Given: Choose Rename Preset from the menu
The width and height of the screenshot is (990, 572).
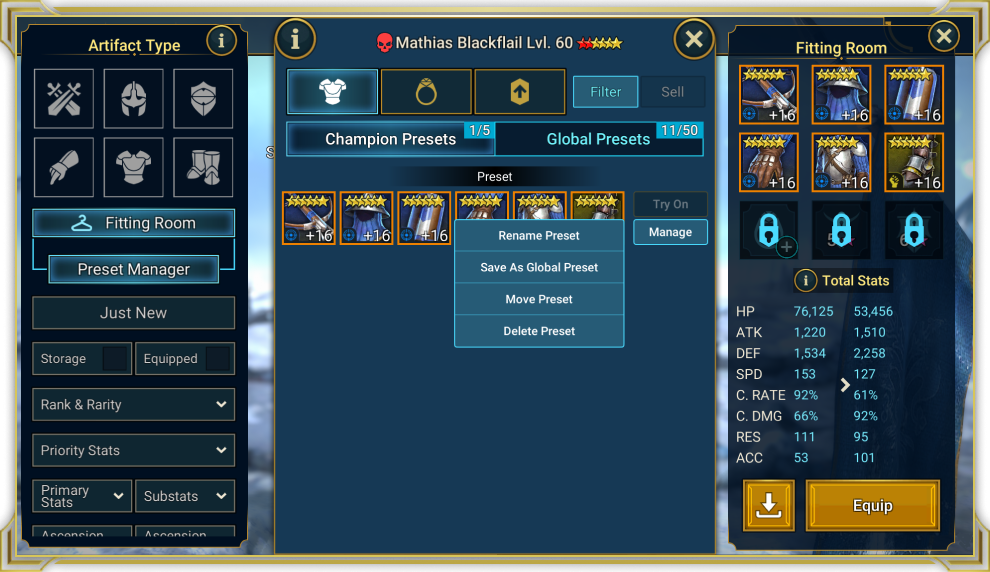Looking at the screenshot, I should coord(539,236).
